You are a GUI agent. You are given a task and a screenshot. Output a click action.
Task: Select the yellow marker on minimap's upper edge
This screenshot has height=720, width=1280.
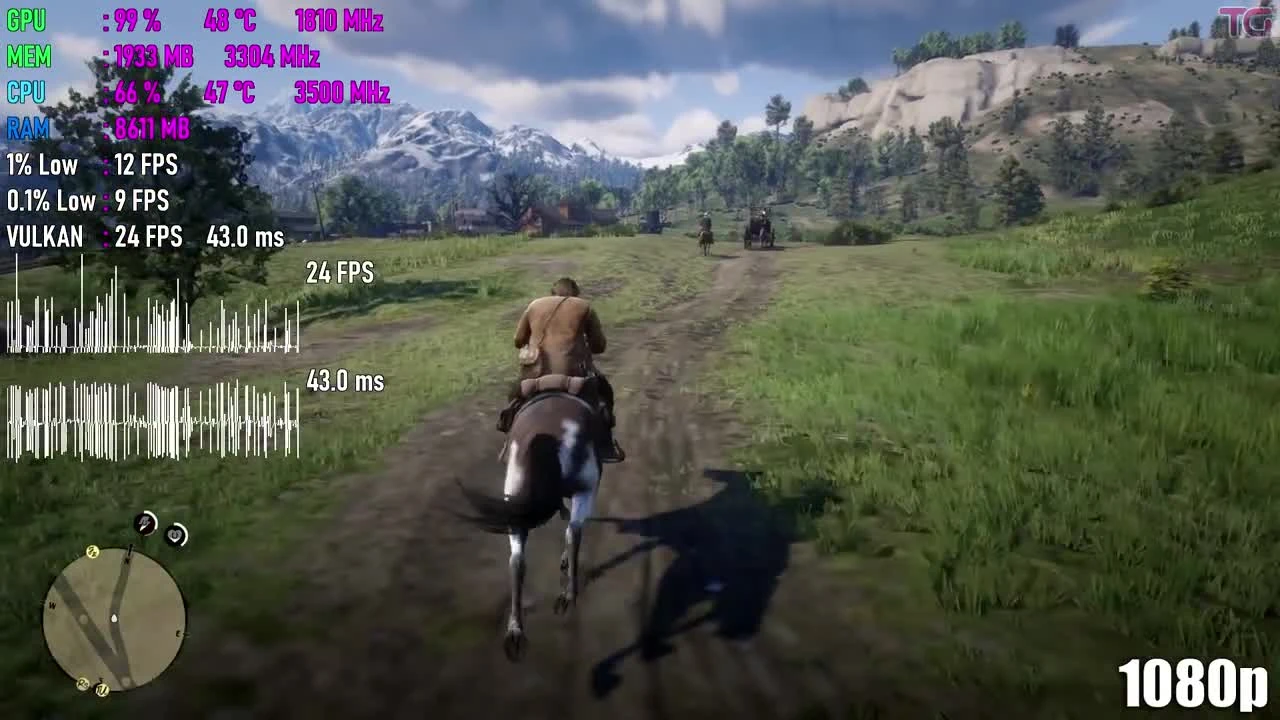coord(93,550)
